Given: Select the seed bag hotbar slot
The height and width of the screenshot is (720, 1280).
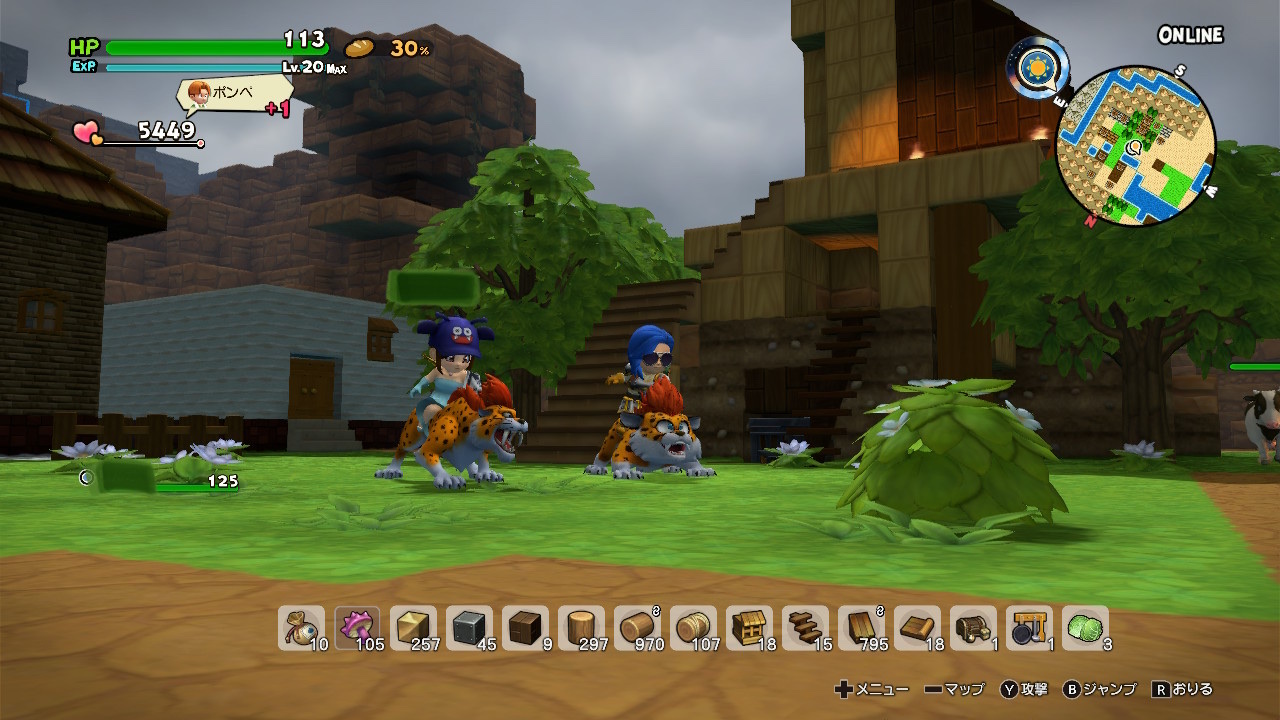Looking at the screenshot, I should [x=301, y=629].
